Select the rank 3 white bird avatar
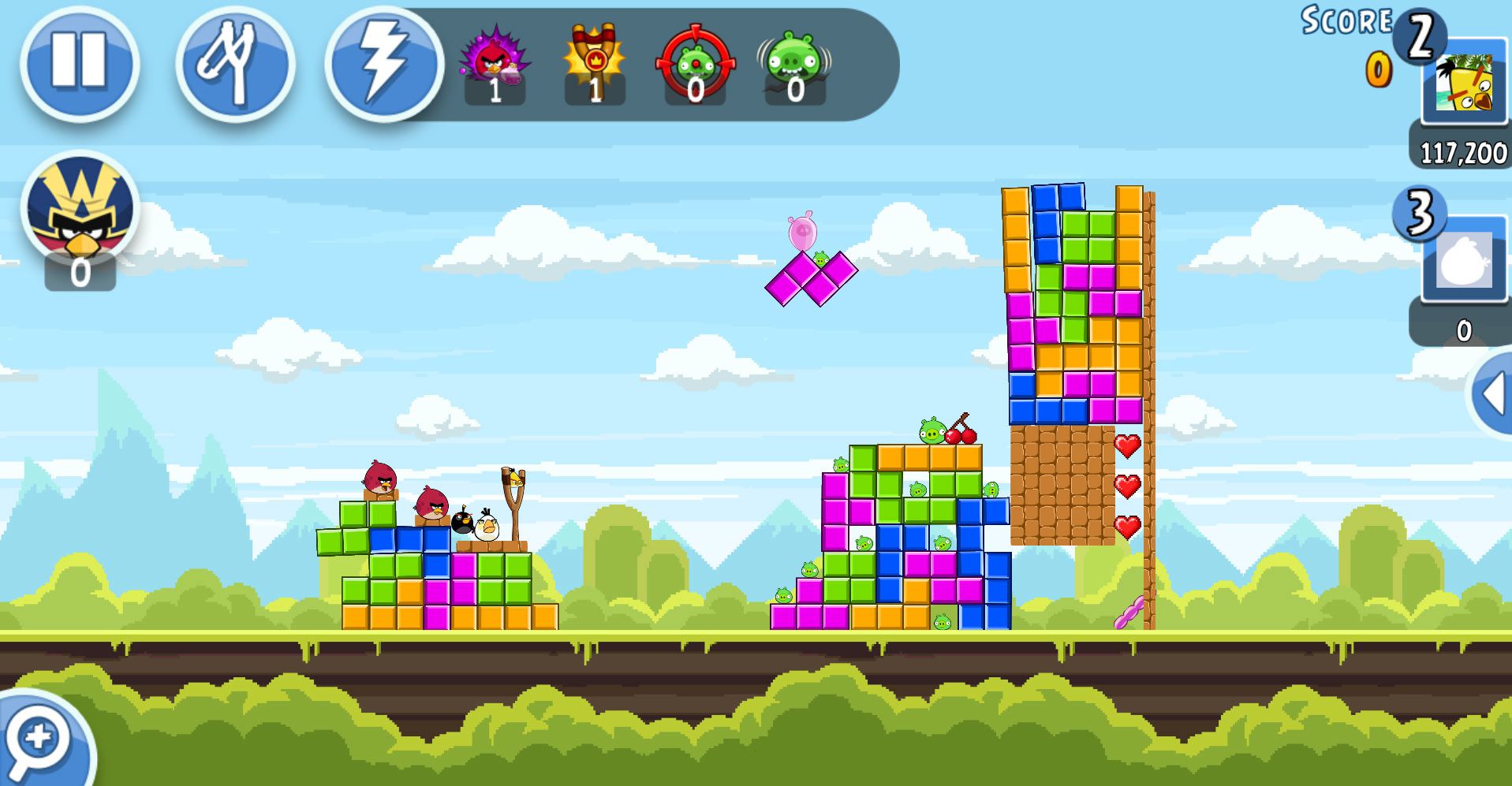Screen dimensions: 1512x786 tap(1464, 260)
